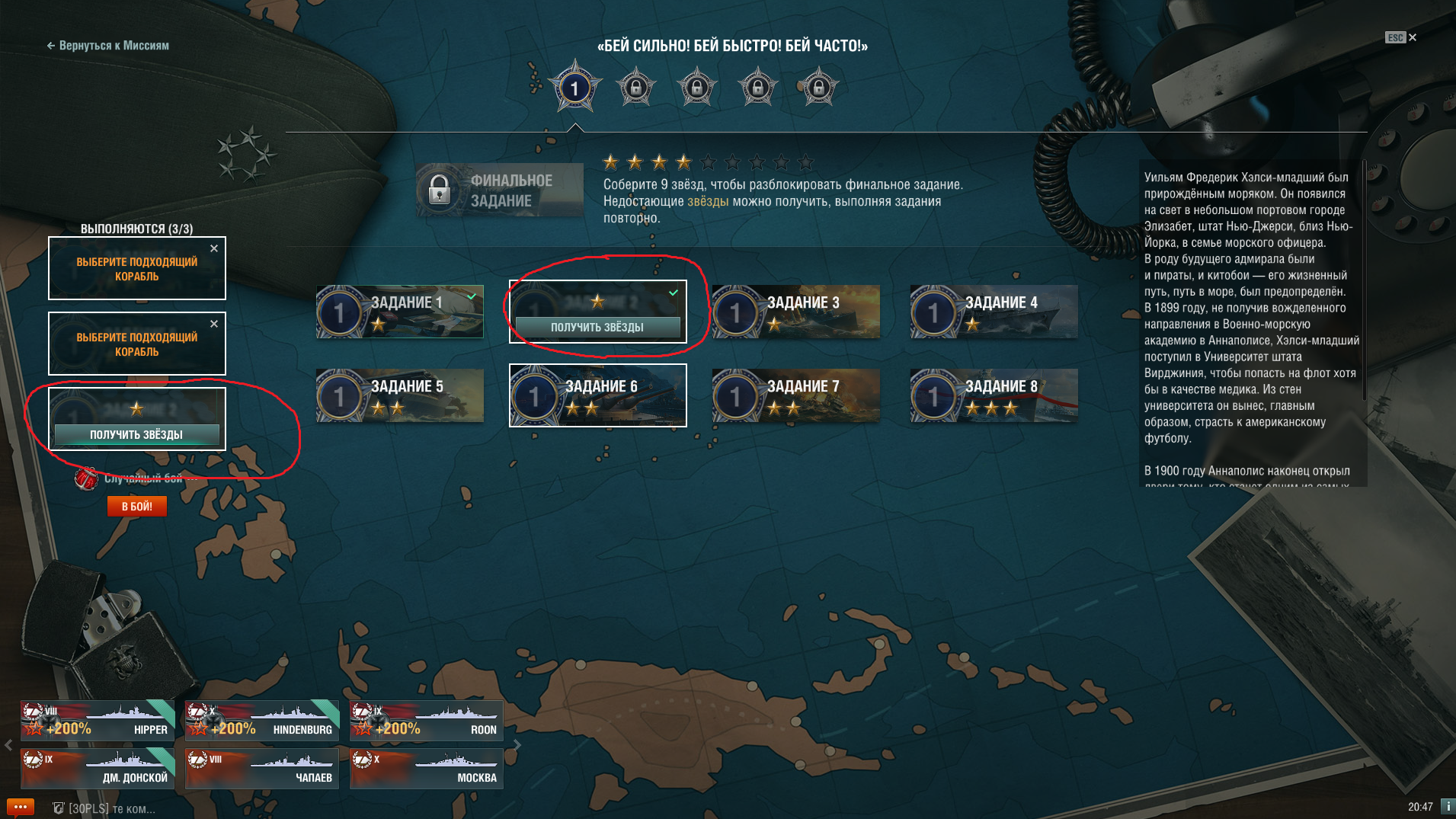This screenshot has width=1456, height=819.
Task: Choose Задание 5 mission tile
Action: point(400,395)
